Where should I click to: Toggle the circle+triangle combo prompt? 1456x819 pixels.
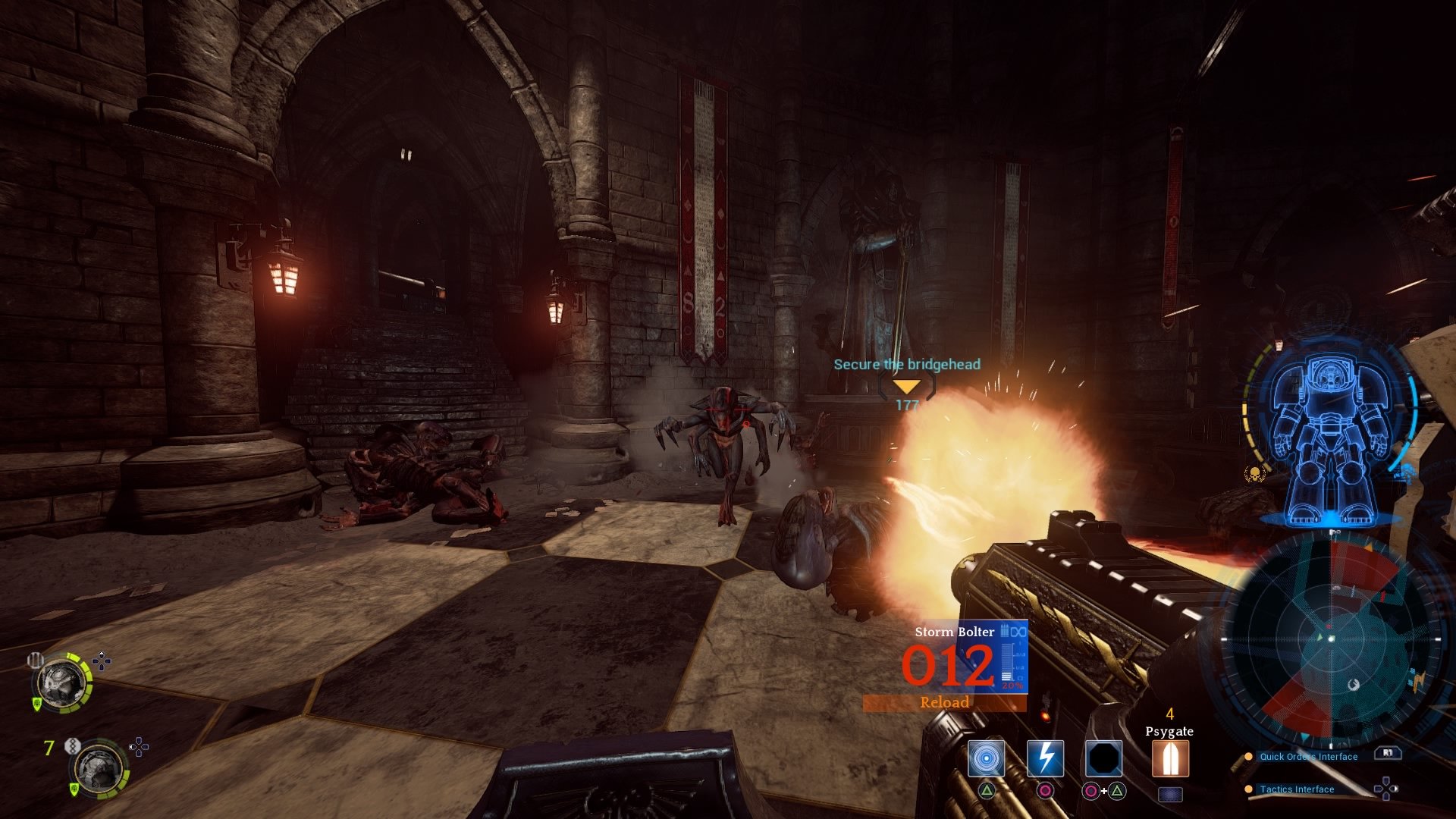pos(1105,791)
